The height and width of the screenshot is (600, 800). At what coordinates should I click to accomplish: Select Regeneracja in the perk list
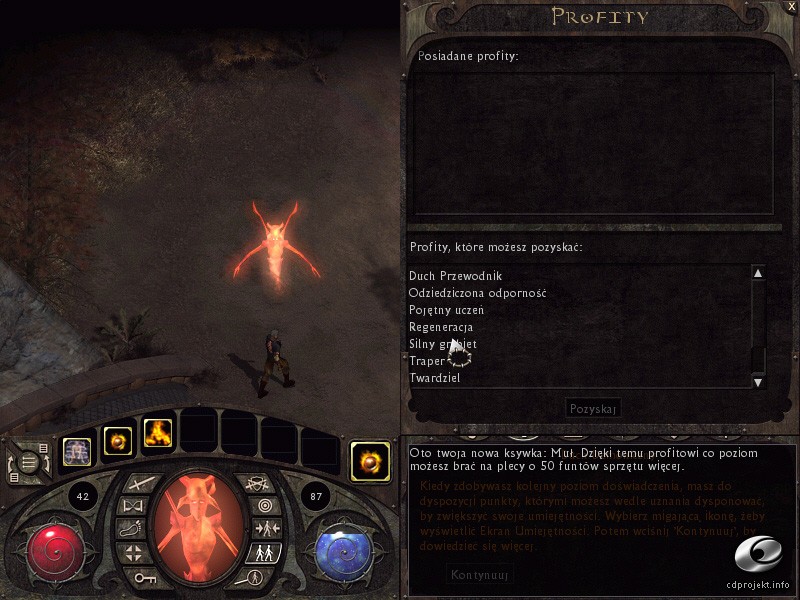click(441, 327)
